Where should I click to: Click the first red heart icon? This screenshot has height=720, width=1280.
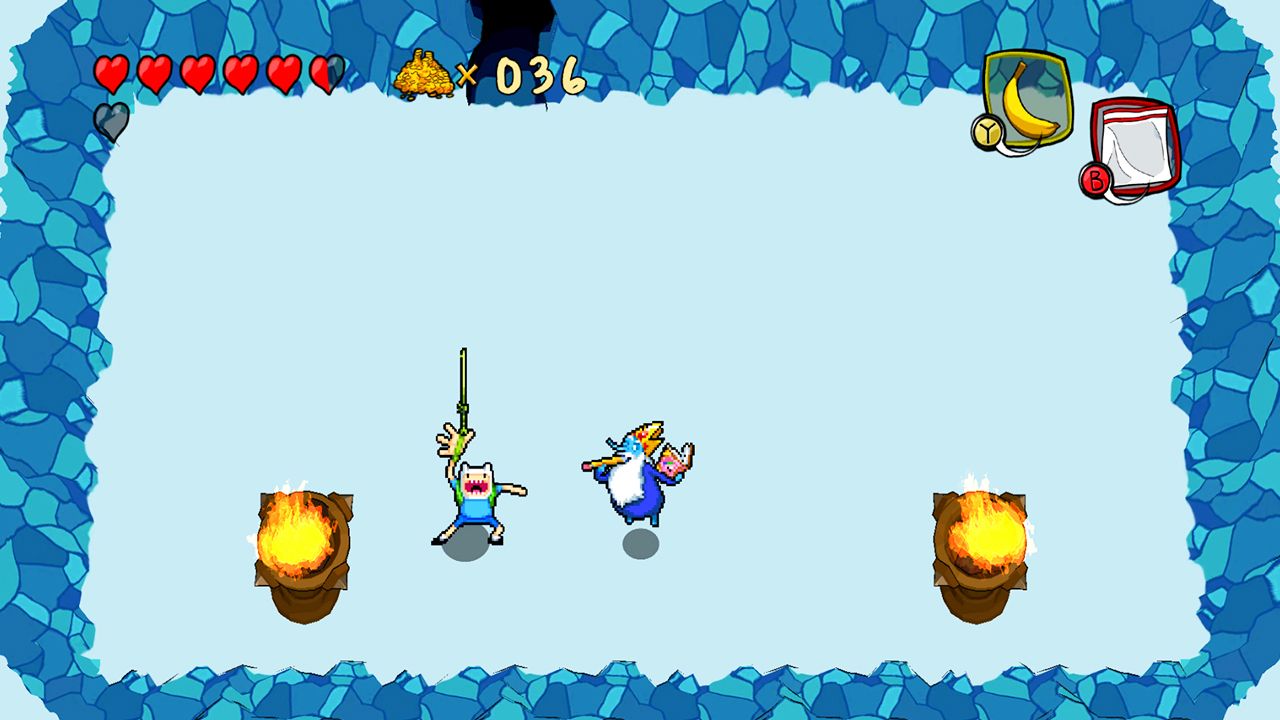point(110,71)
